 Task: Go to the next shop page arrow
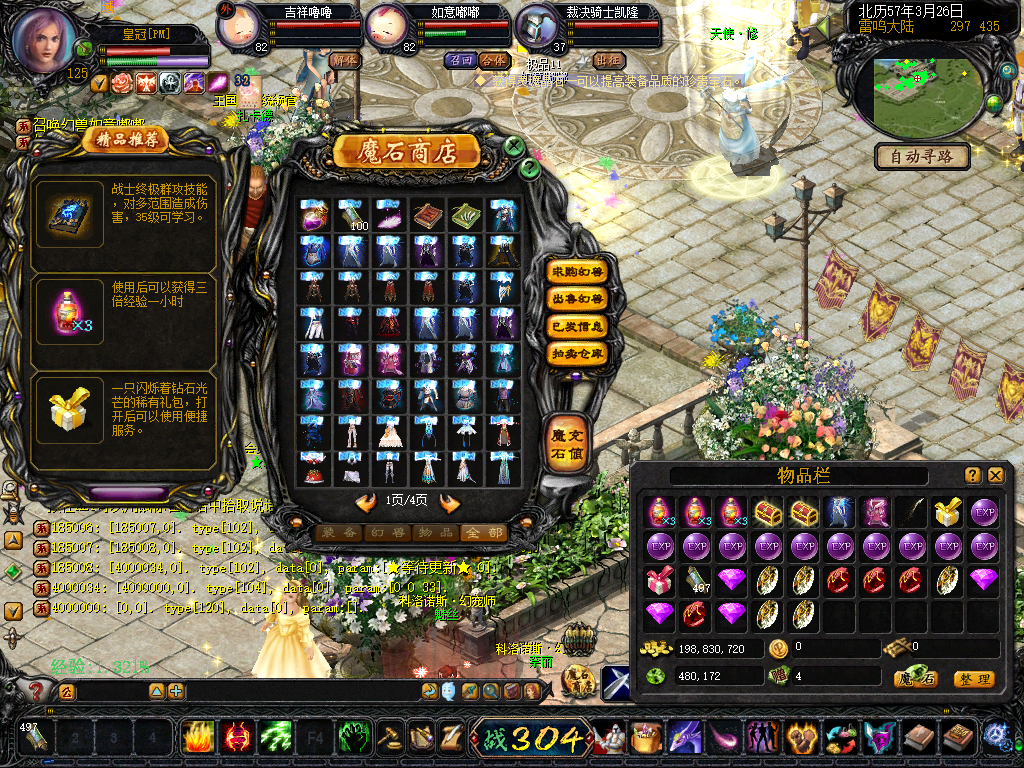449,502
